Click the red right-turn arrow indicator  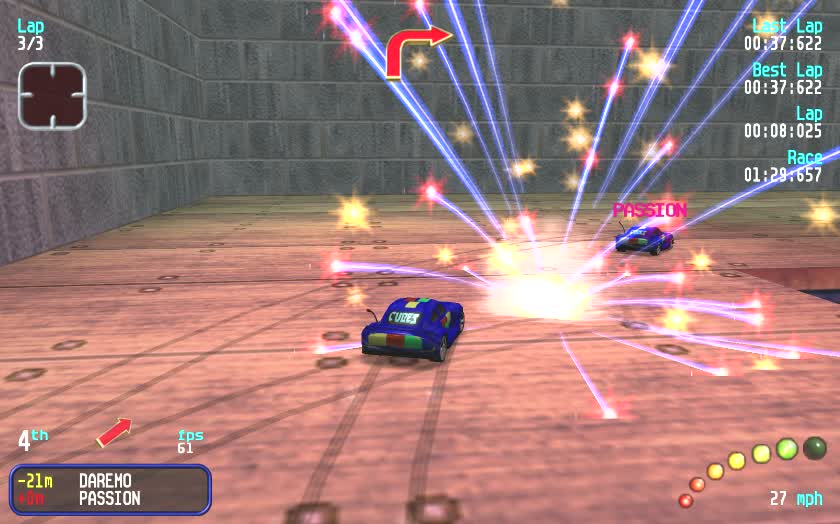click(x=417, y=50)
